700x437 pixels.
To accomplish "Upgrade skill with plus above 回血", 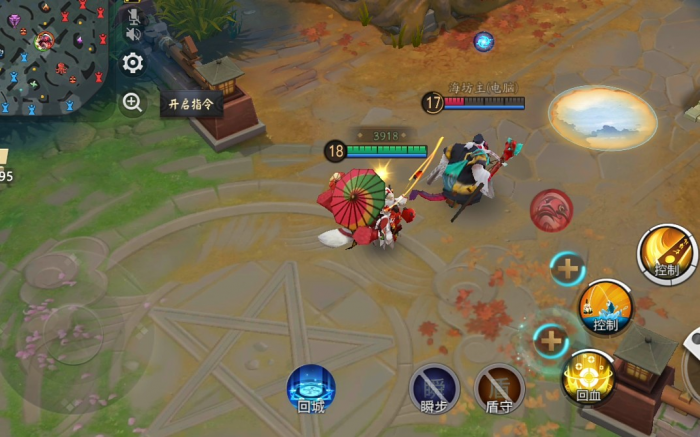I will pyautogui.click(x=550, y=340).
